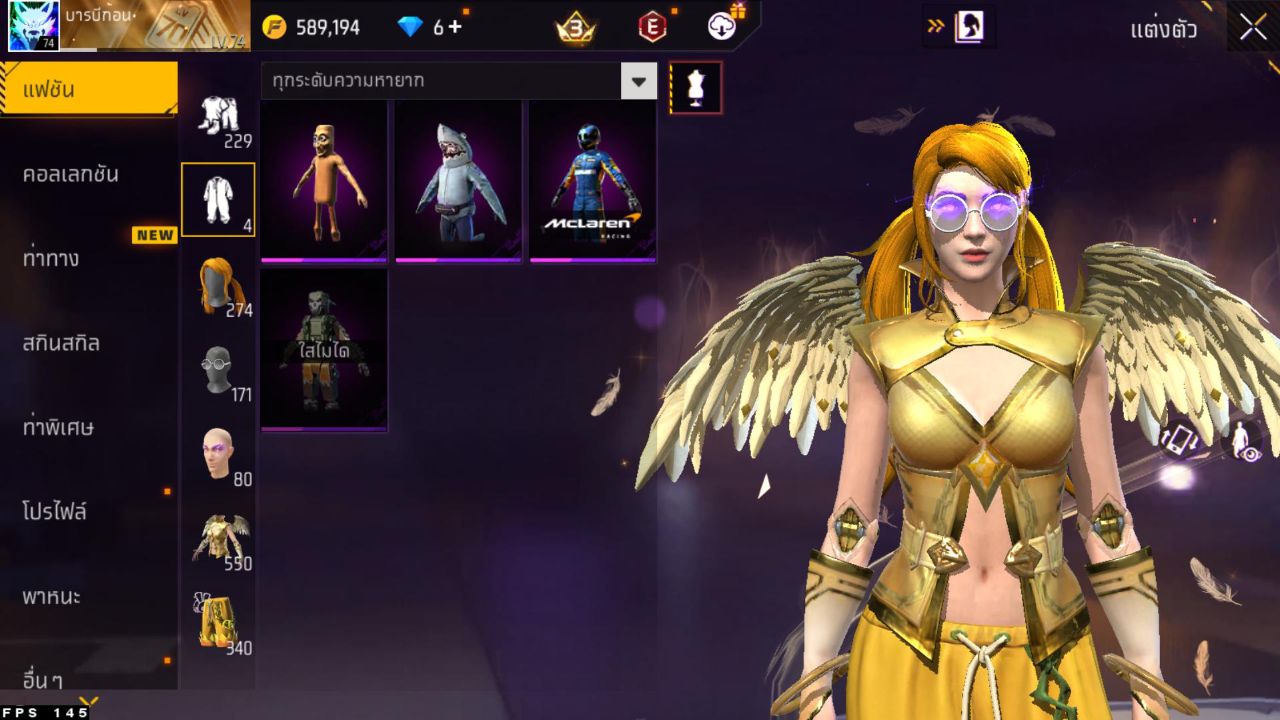Select the bald head face category
This screenshot has height=720, width=1280.
219,456
